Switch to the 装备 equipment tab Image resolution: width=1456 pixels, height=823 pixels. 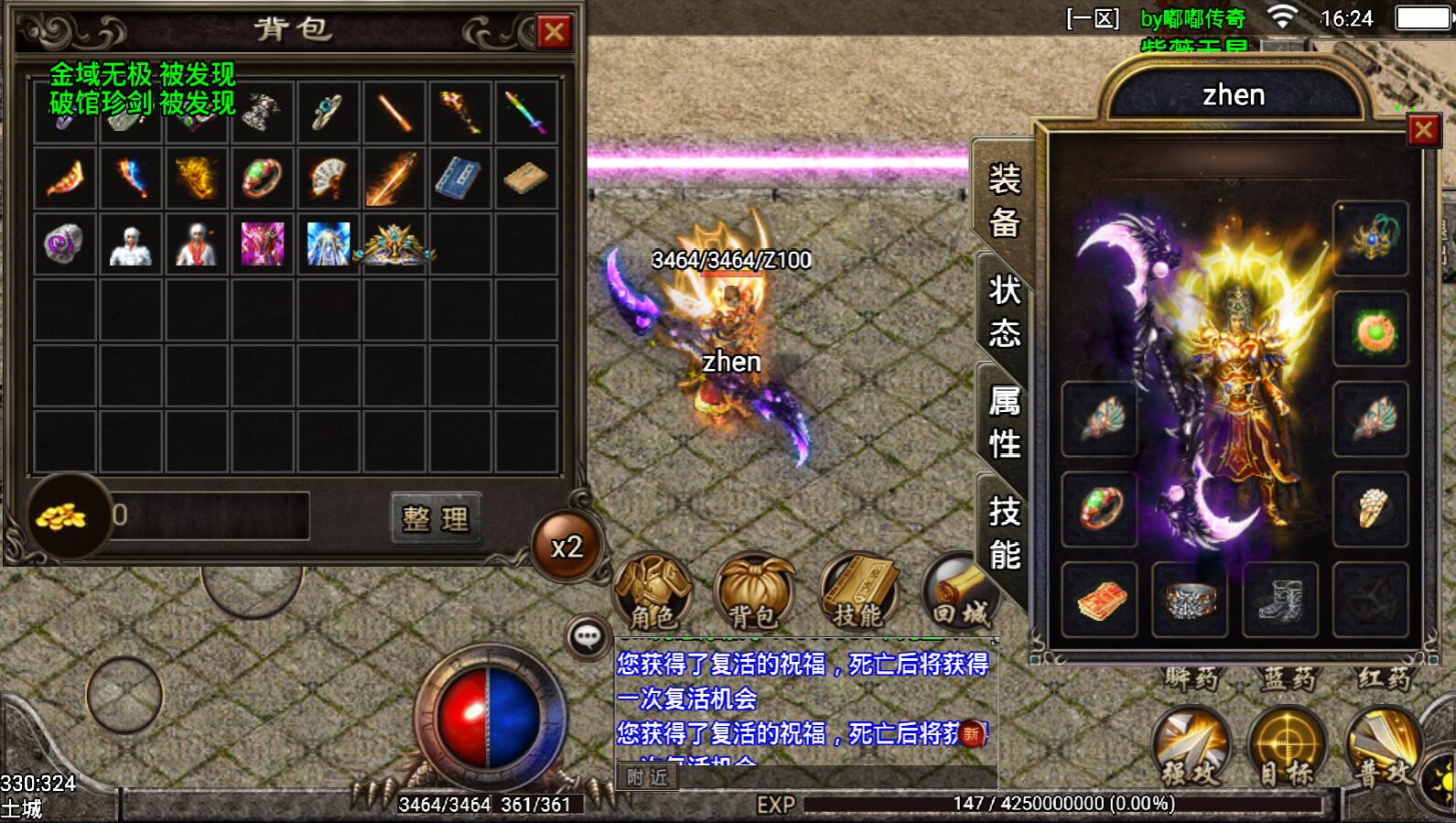(x=1004, y=200)
